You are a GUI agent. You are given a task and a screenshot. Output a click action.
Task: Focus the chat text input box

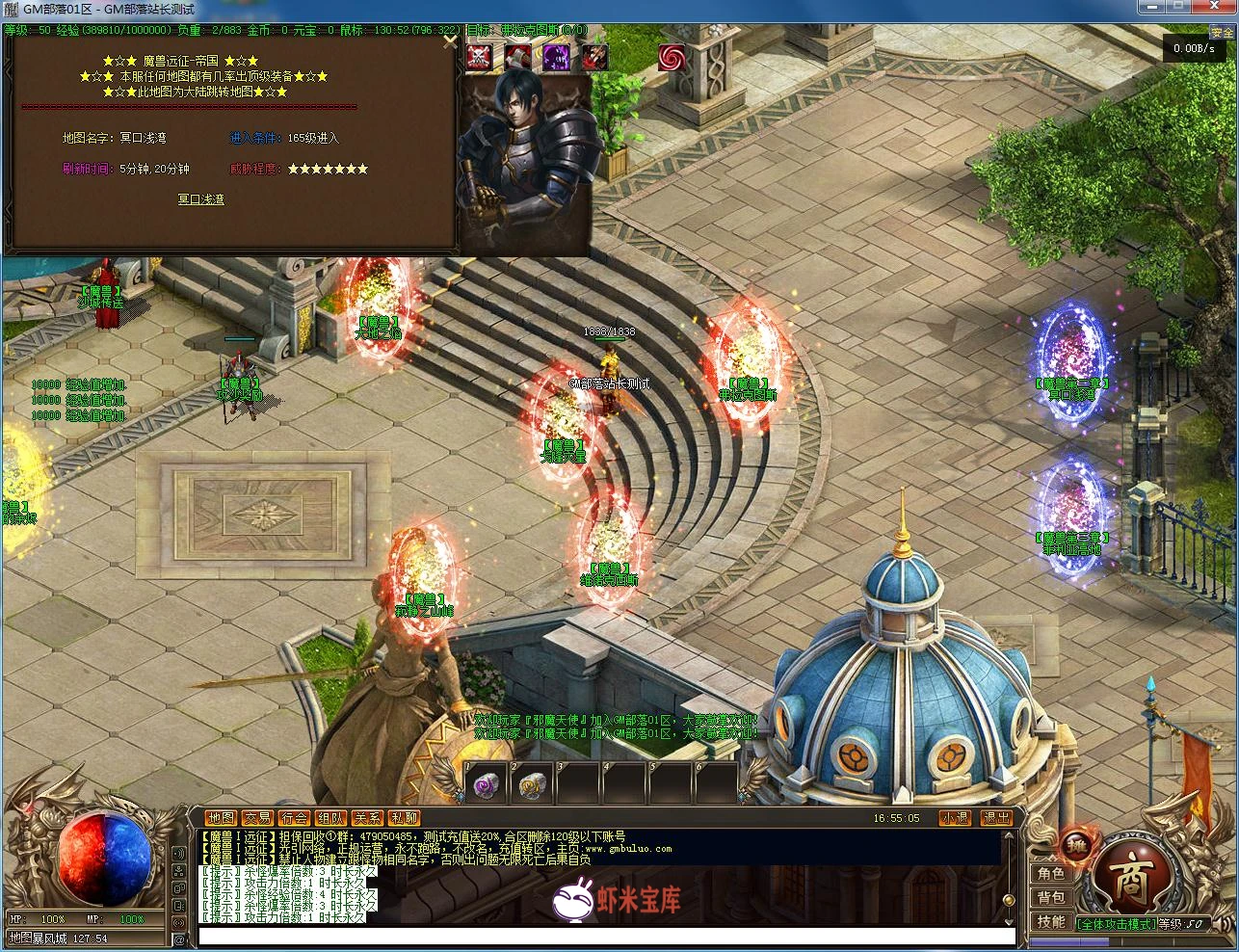tap(607, 937)
